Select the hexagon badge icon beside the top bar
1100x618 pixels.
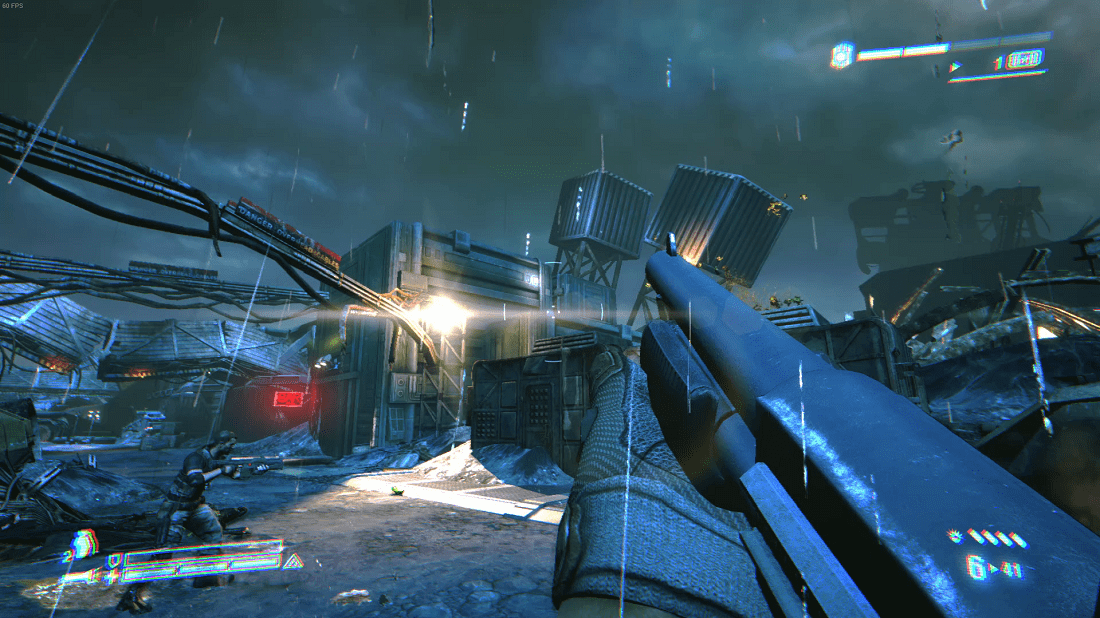click(x=842, y=55)
